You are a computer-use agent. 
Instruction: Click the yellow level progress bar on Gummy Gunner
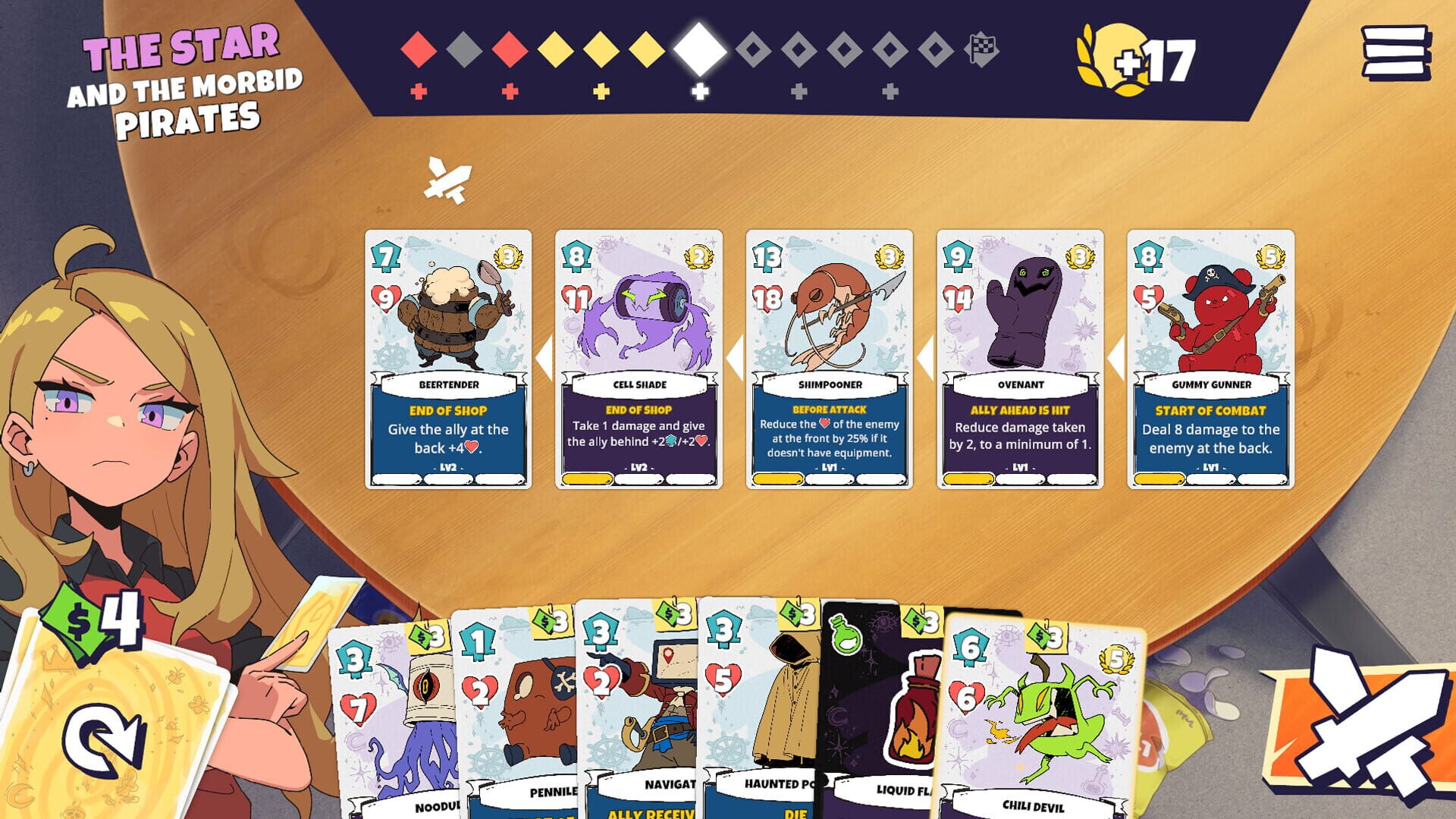point(1160,479)
